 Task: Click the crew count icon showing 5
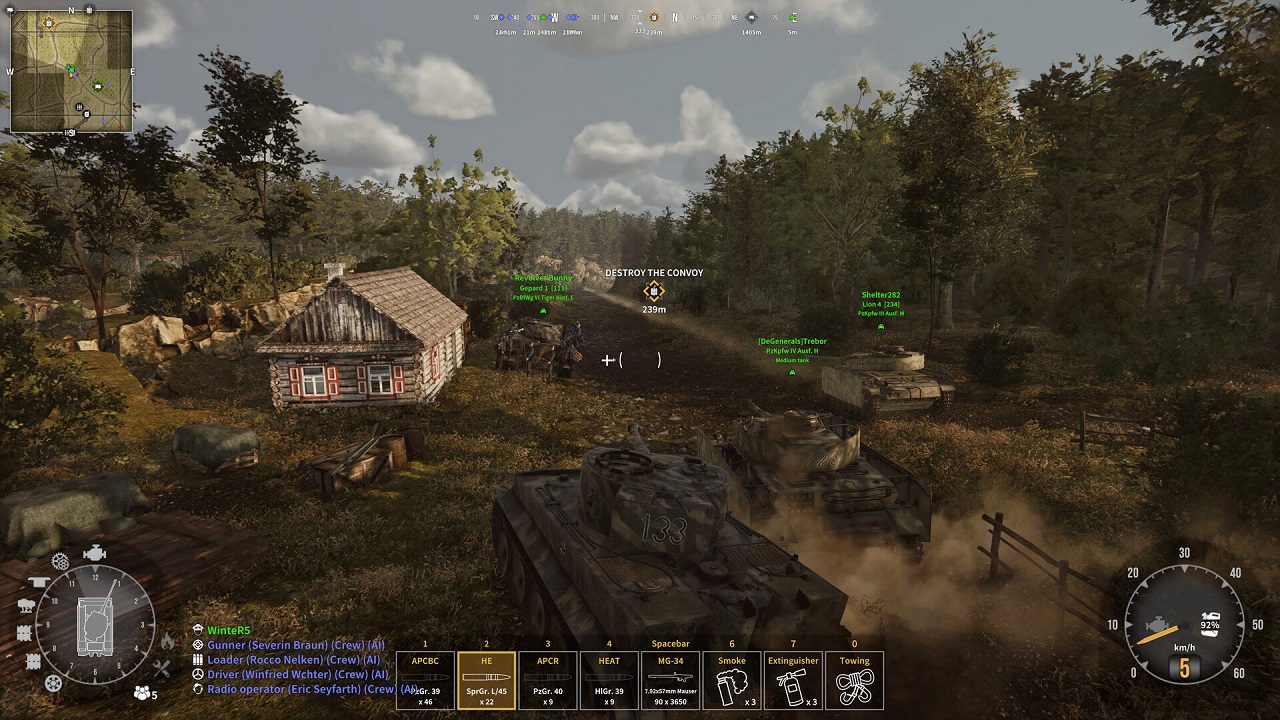pos(141,692)
